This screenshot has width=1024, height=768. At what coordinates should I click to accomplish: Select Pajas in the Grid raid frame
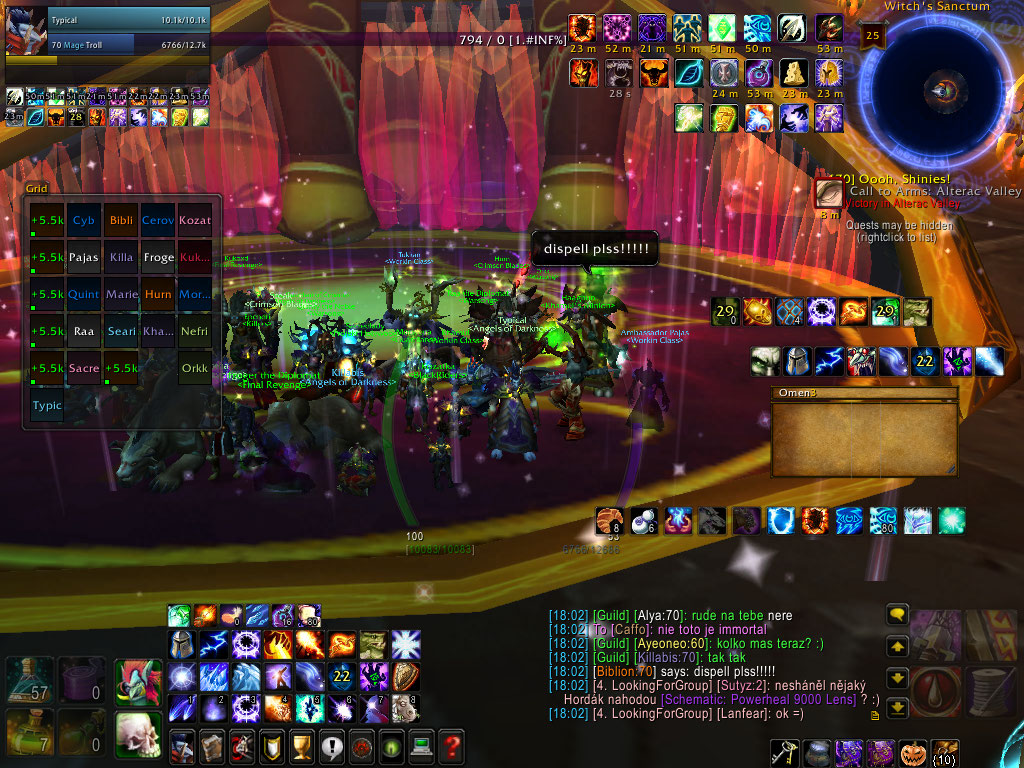(84, 257)
